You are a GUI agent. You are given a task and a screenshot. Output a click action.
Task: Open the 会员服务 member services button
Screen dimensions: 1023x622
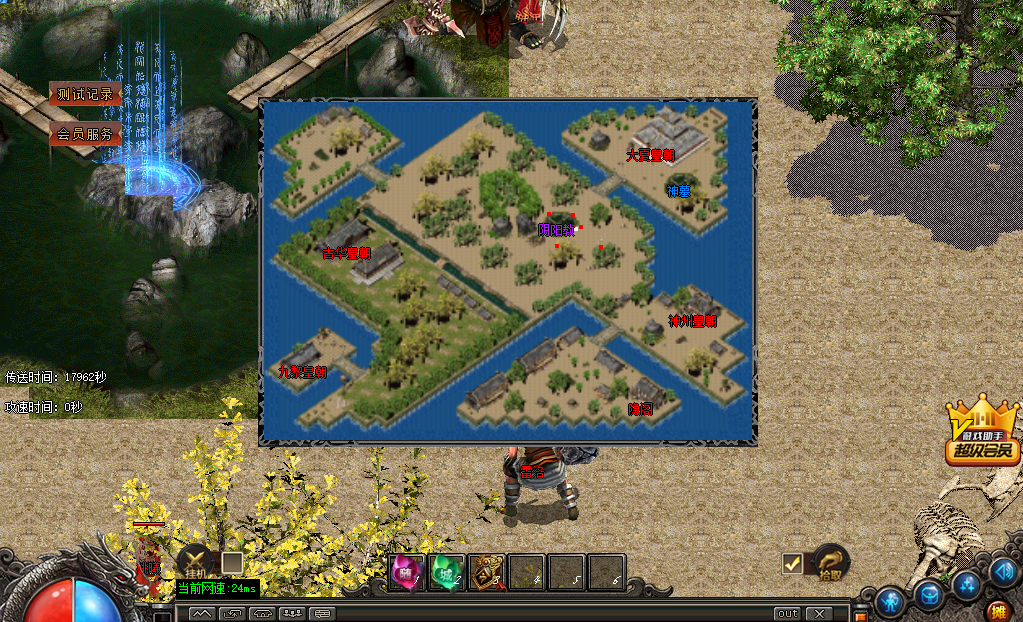tap(85, 133)
